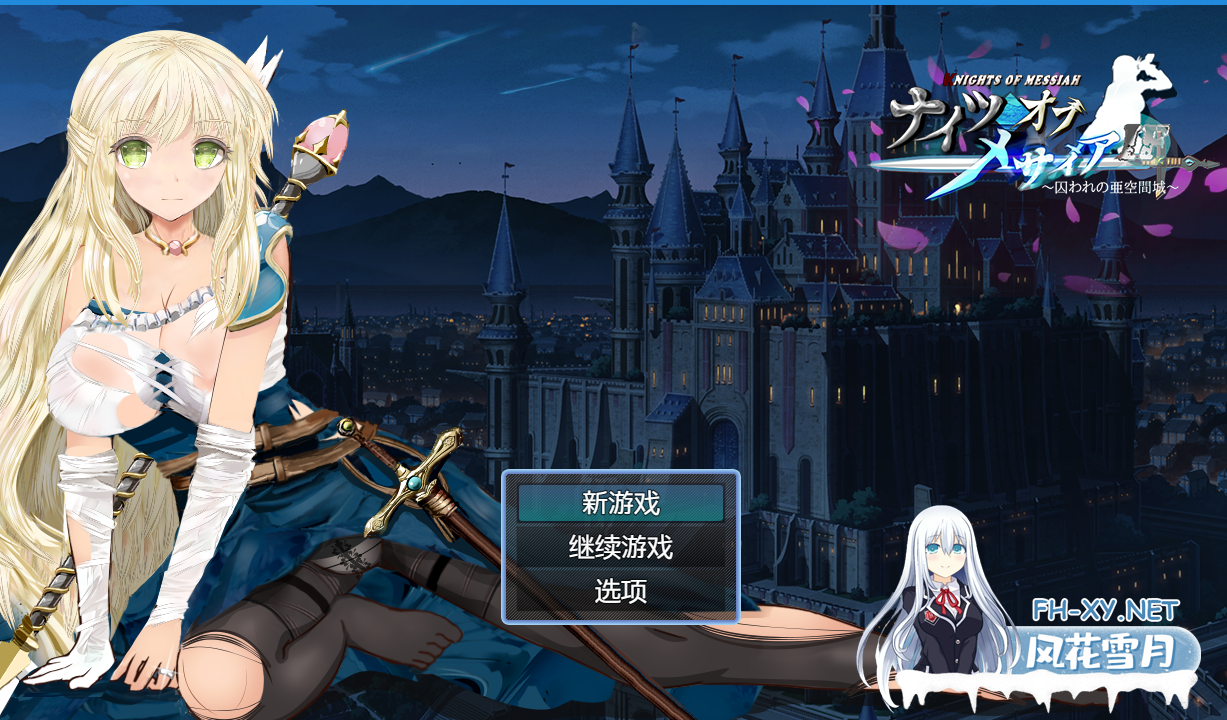Choose 继续游戏 to continue game

(620, 547)
